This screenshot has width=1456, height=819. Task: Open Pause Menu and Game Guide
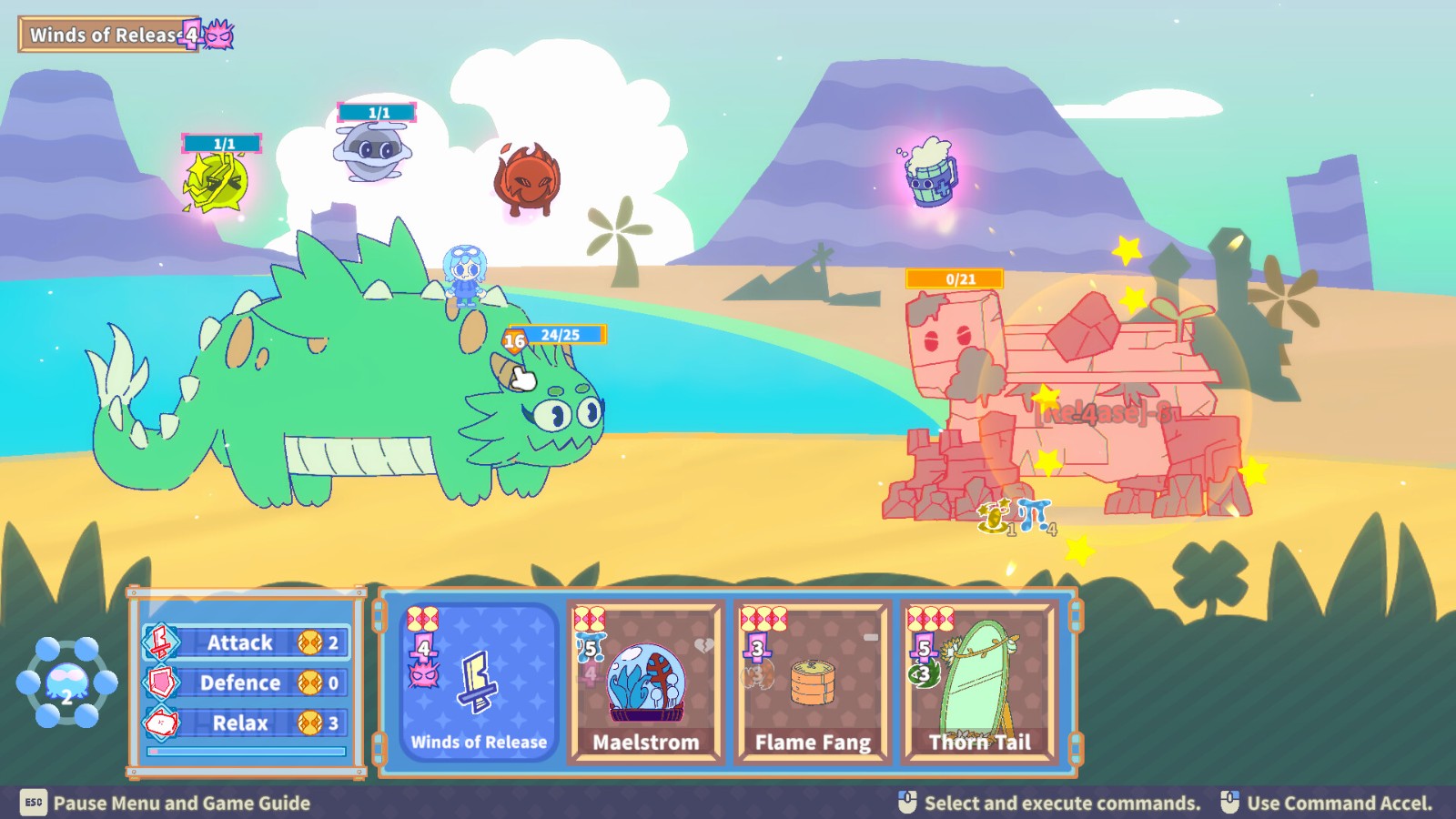tap(166, 803)
